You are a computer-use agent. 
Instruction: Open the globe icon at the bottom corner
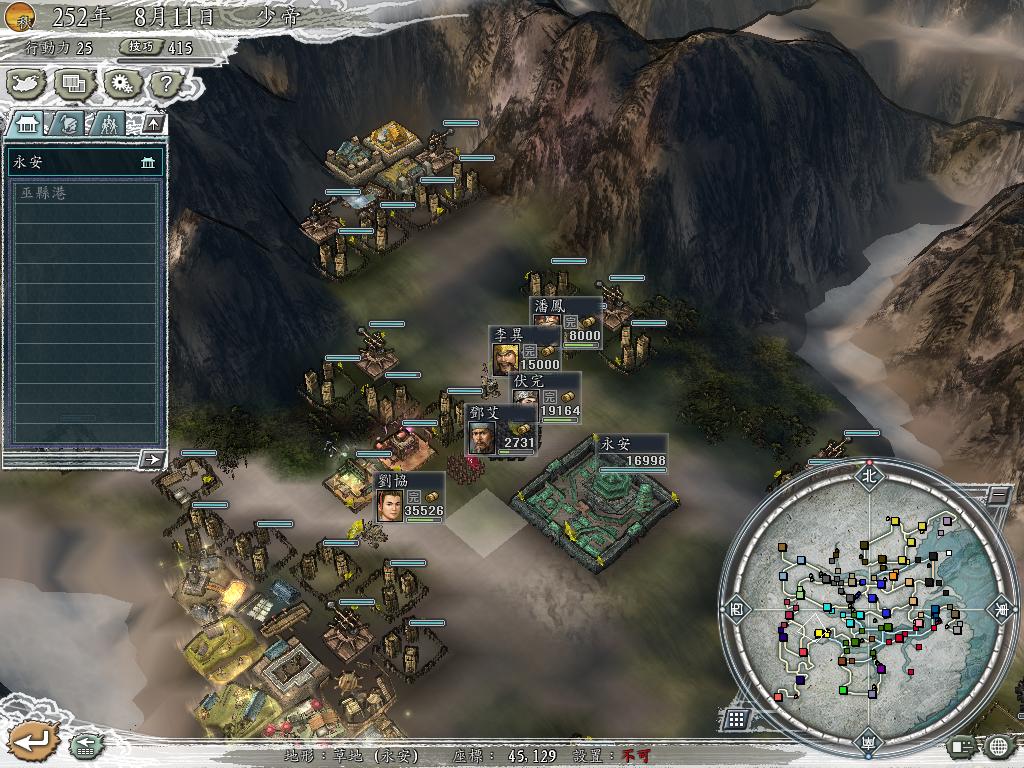(997, 745)
